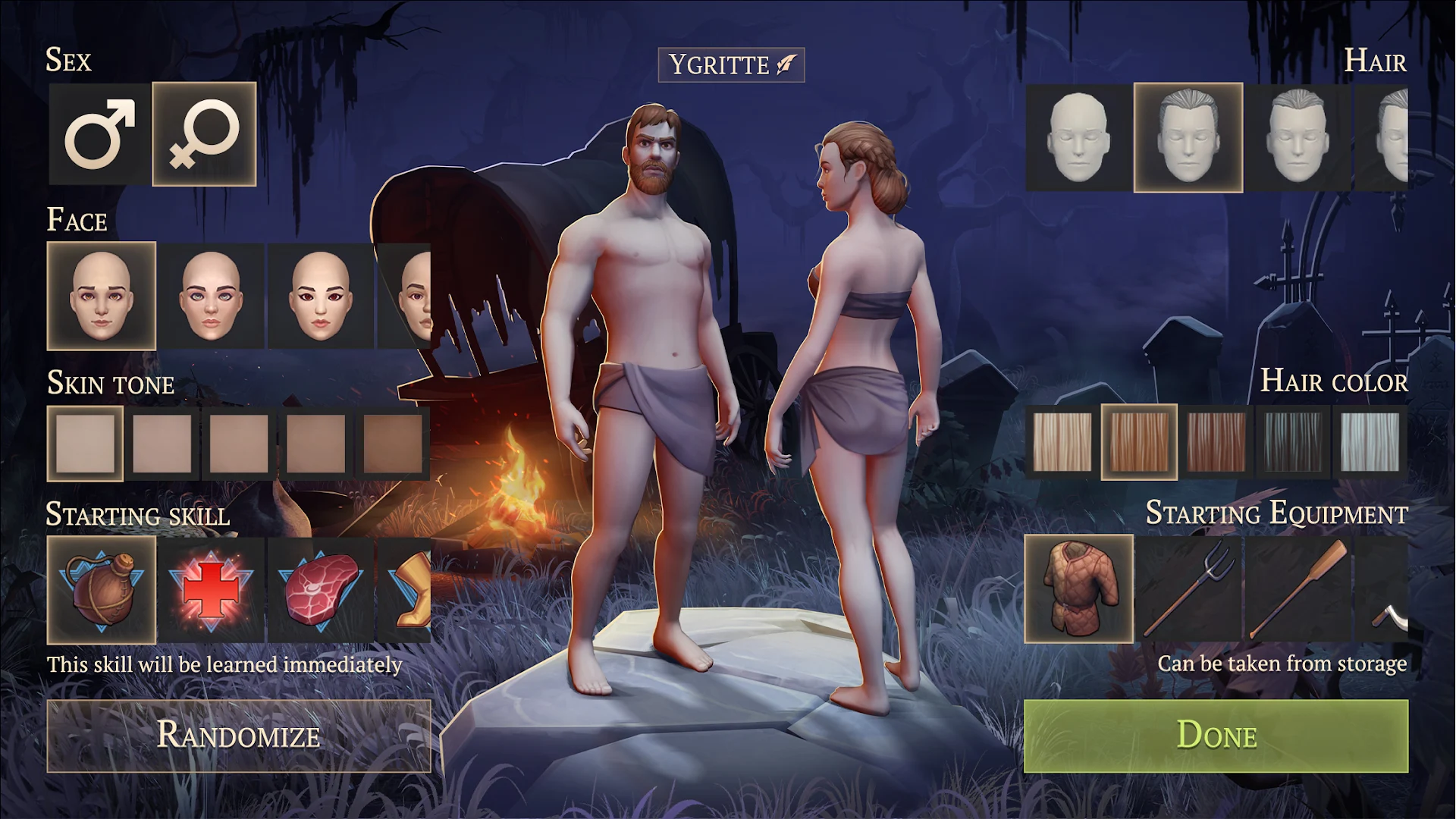Choose the gray hair color
Image resolution: width=1456 pixels, height=819 pixels.
(1370, 444)
